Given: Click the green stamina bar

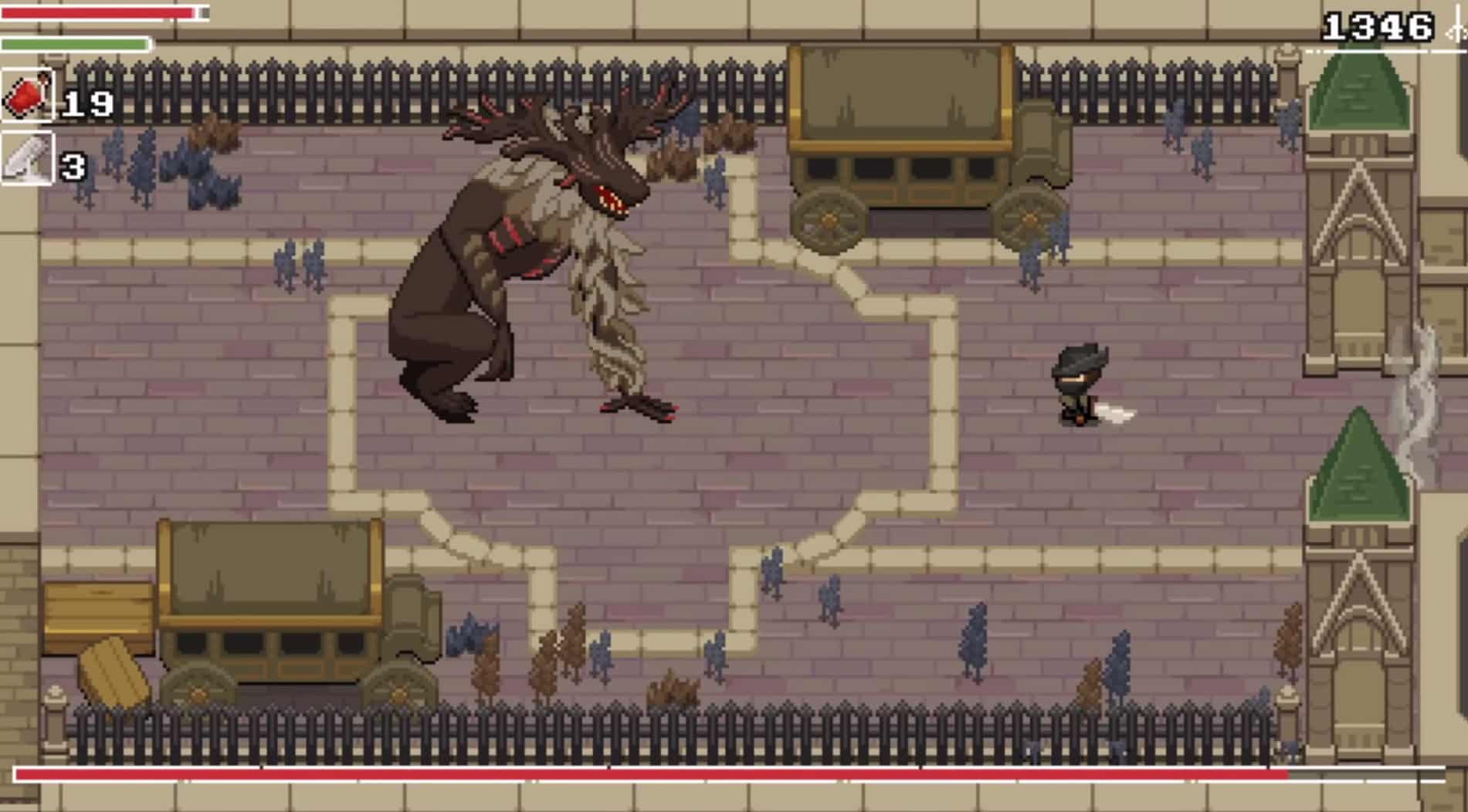Looking at the screenshot, I should tap(73, 44).
